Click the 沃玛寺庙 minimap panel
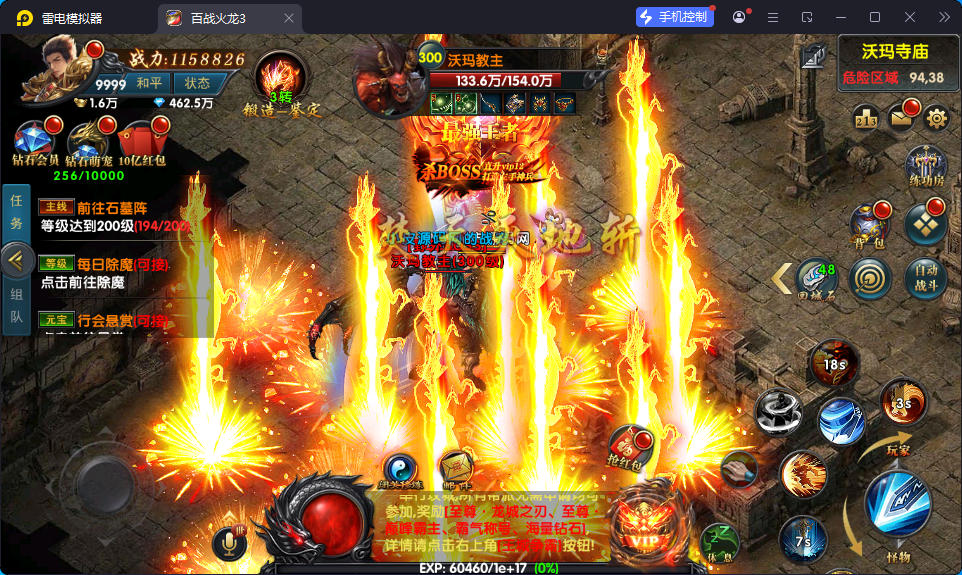Image resolution: width=962 pixels, height=575 pixels. 894,61
